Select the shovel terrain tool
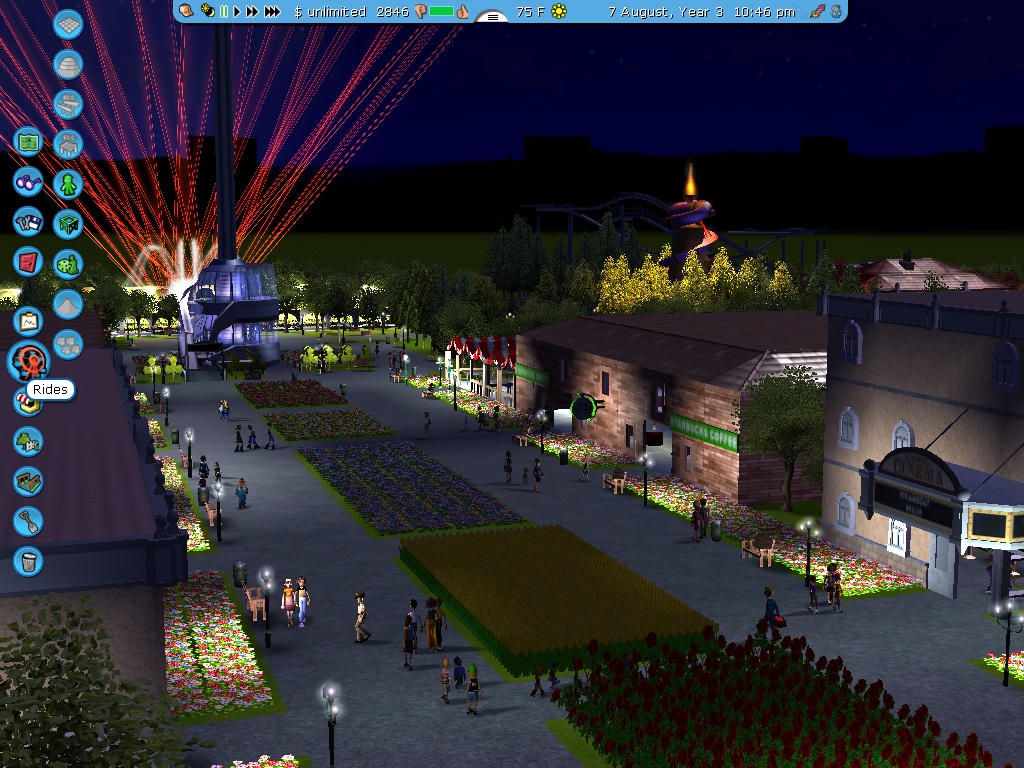The width and height of the screenshot is (1024, 768). point(28,521)
